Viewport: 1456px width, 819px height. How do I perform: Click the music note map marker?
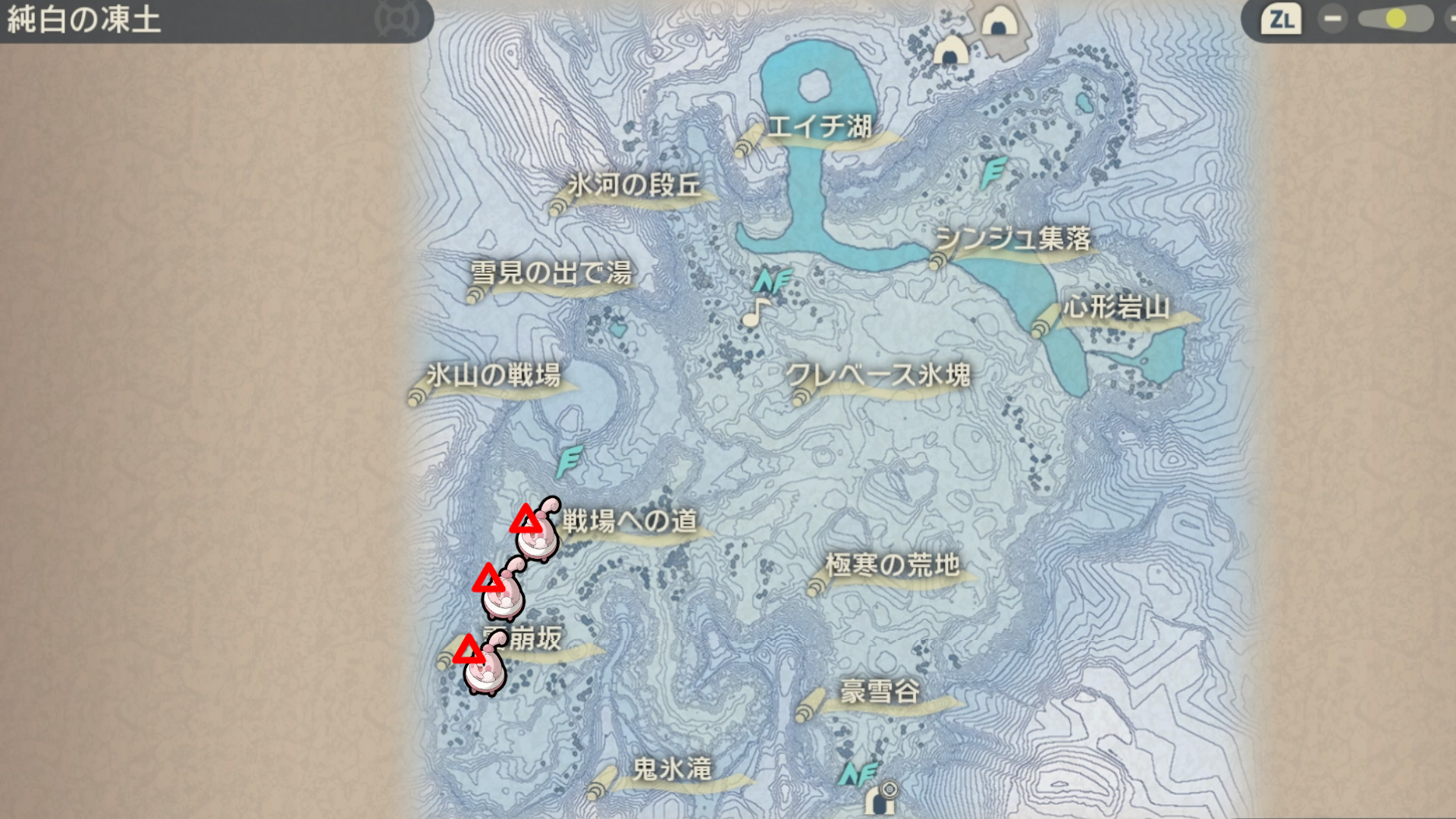point(755,312)
